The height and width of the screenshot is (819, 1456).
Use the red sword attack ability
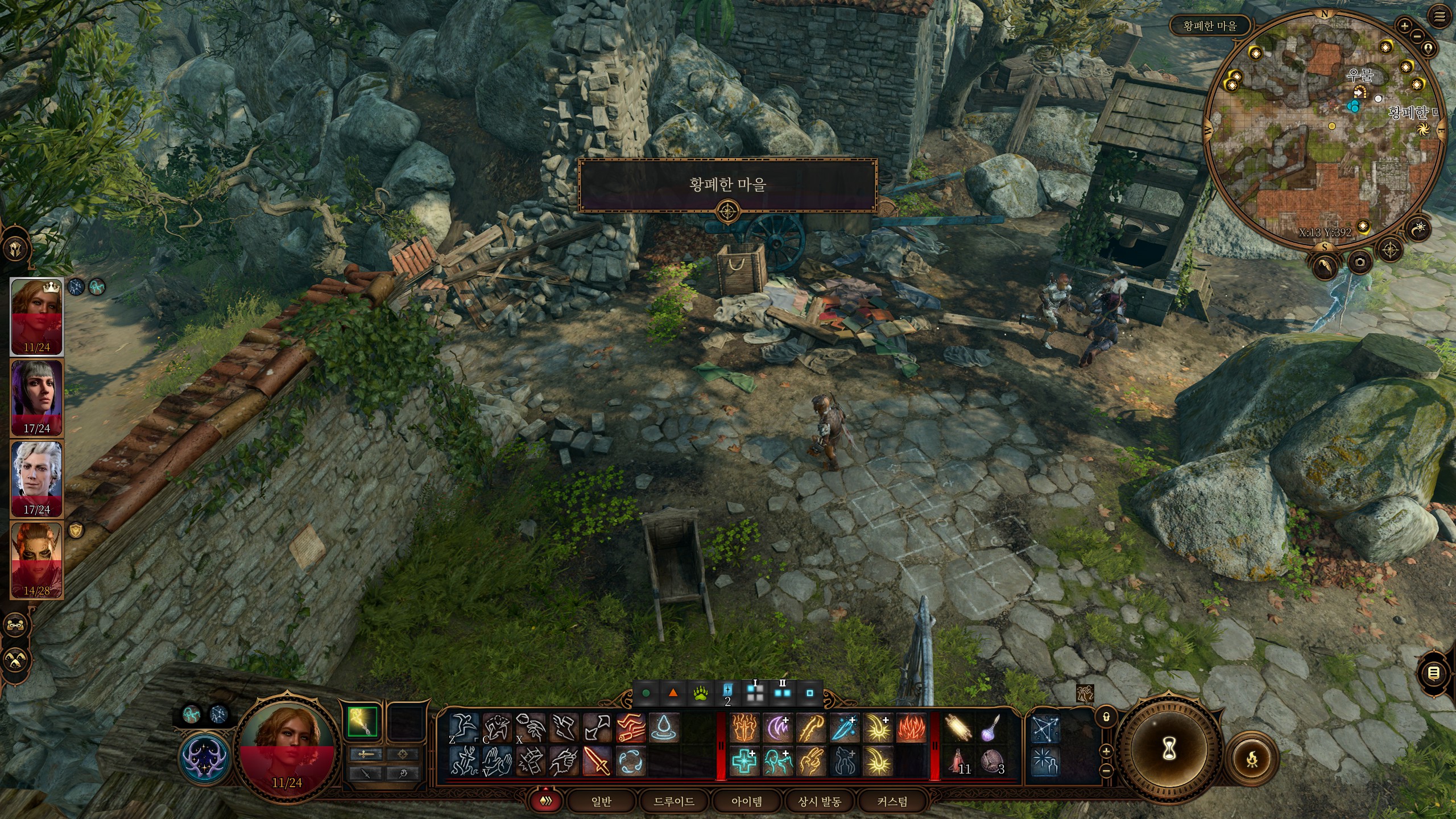tap(597, 761)
